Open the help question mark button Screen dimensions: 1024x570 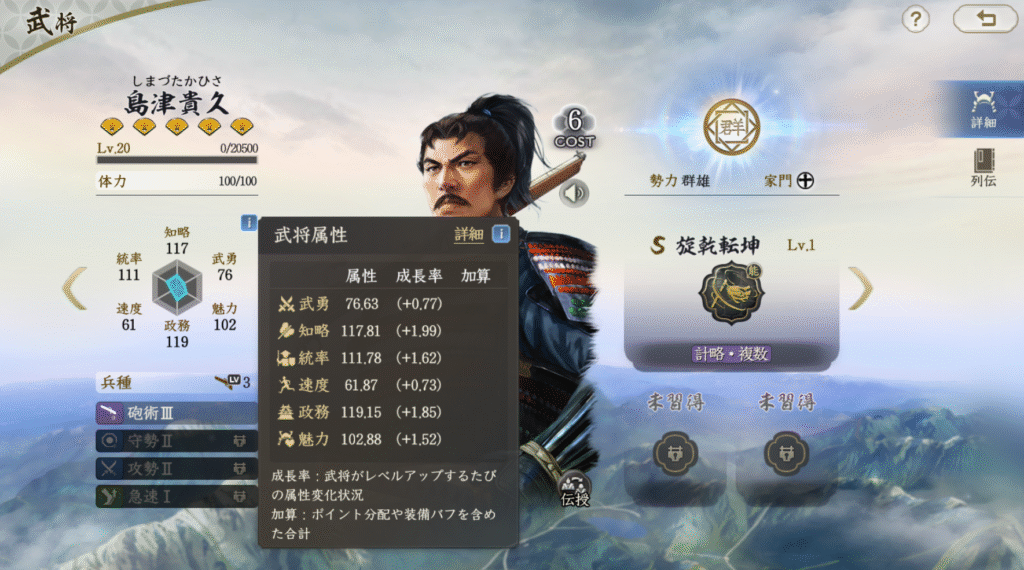click(916, 18)
